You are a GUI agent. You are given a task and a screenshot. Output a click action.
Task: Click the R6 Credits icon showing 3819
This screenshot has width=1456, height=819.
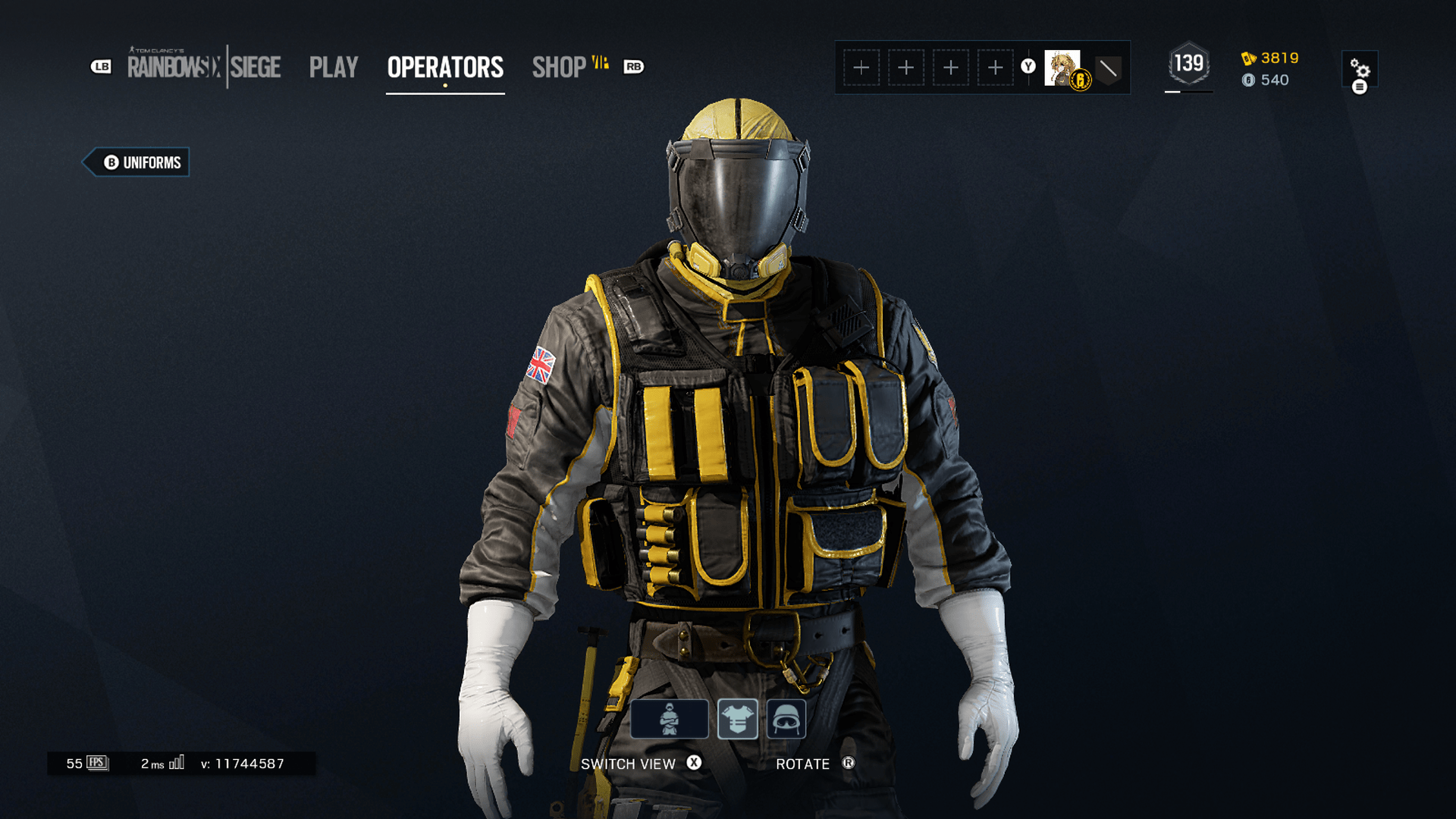1250,58
